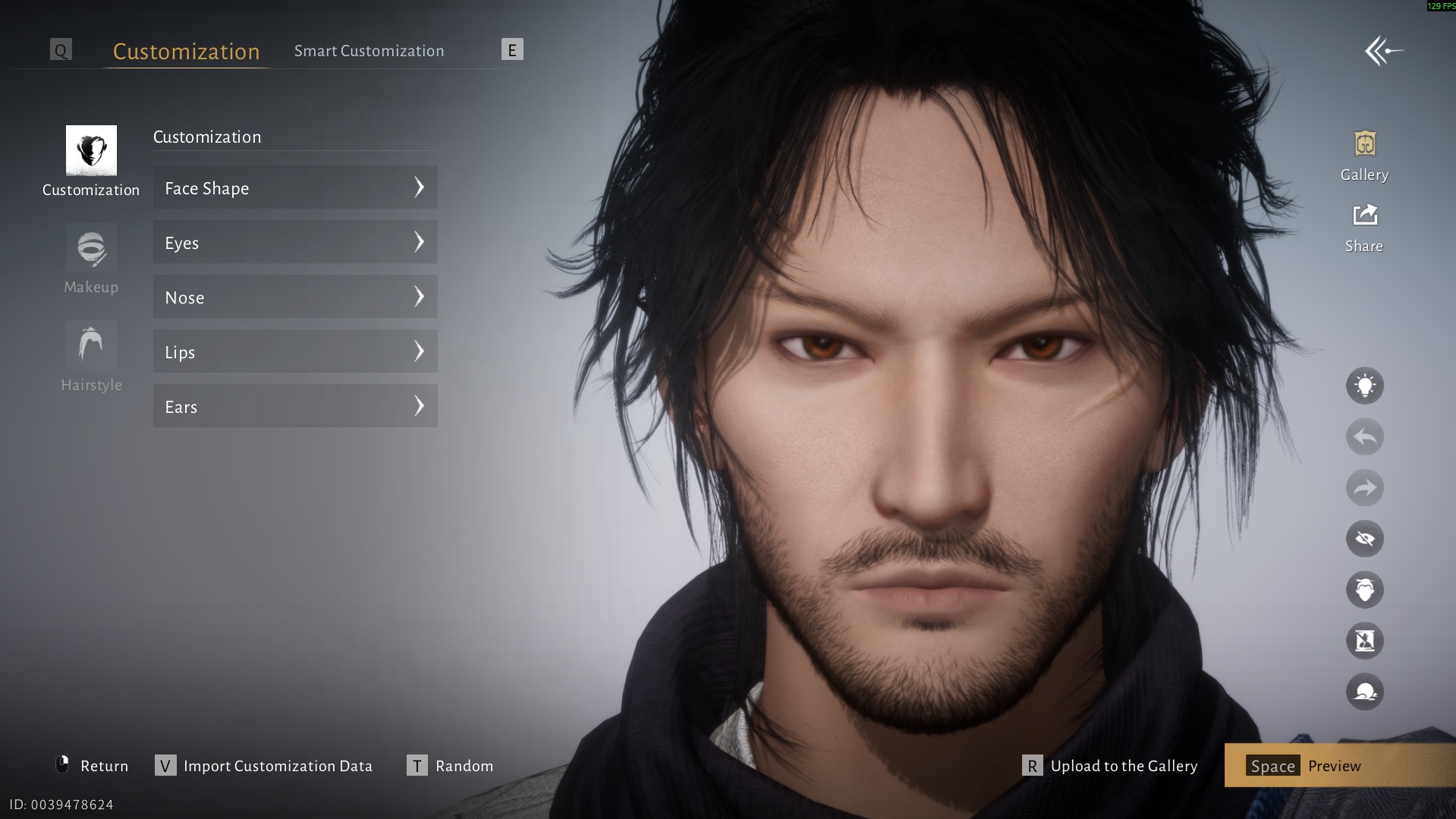Select the Customization tab

click(x=186, y=50)
